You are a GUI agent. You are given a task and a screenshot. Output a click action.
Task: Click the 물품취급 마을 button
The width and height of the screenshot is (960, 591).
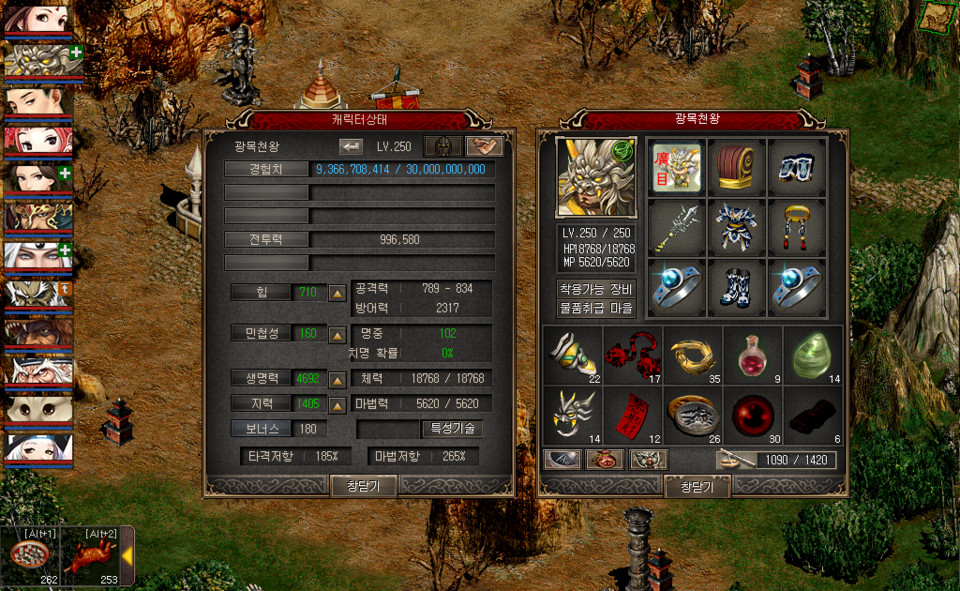point(596,308)
